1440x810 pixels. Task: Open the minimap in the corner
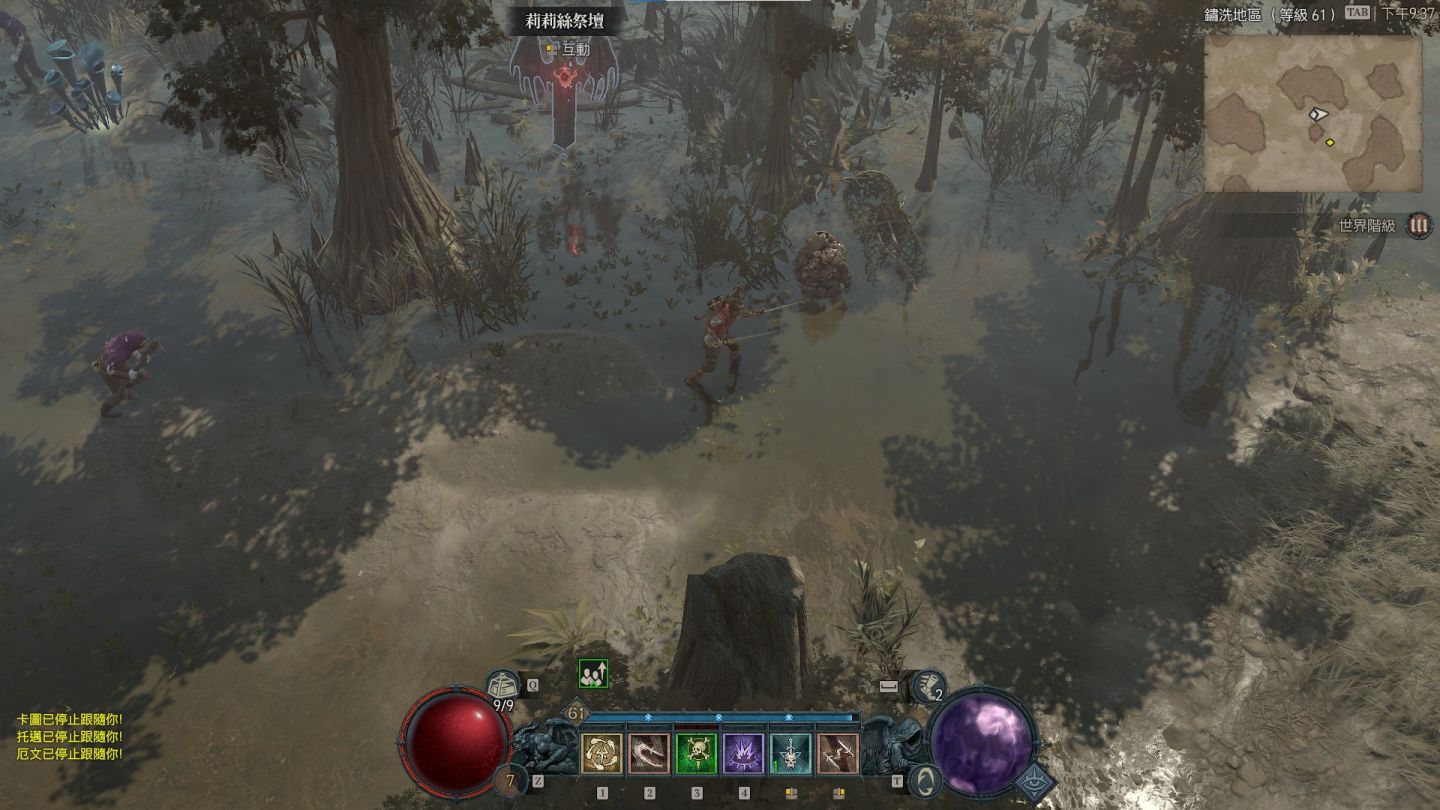pyautogui.click(x=1312, y=113)
